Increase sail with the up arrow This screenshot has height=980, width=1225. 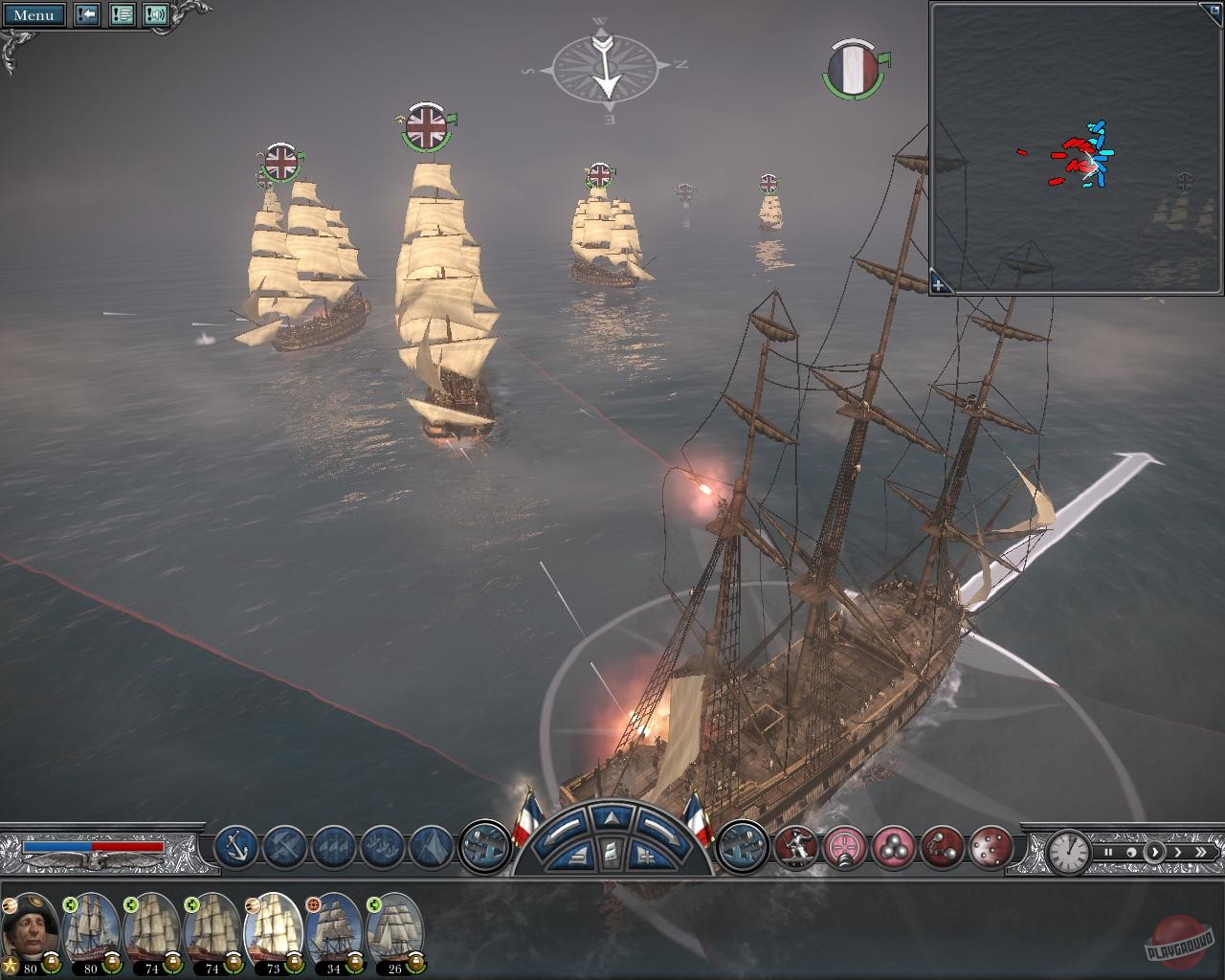pos(610,816)
